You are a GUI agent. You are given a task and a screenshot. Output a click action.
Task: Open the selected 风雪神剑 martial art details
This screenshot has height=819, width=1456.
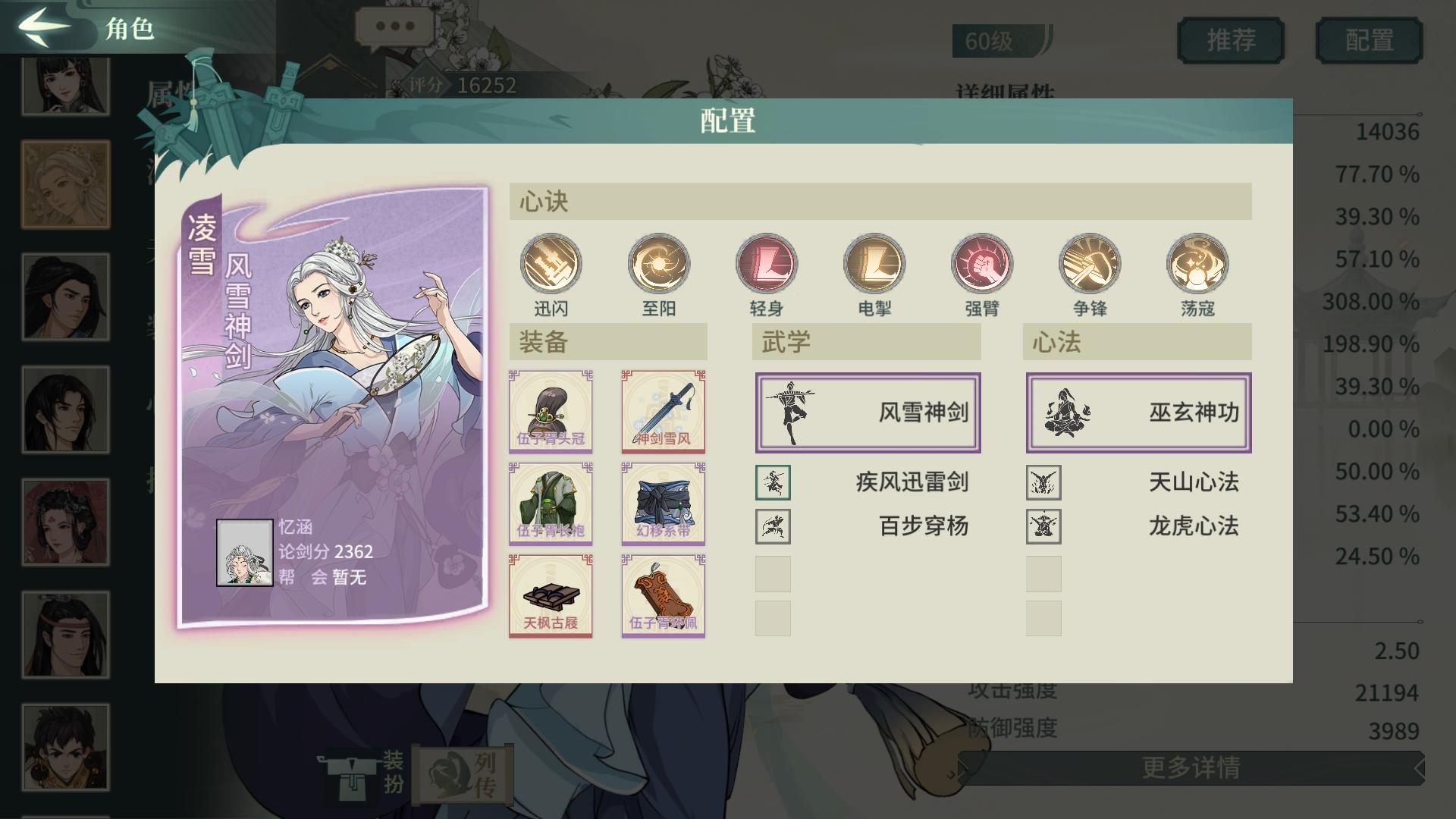click(x=867, y=413)
